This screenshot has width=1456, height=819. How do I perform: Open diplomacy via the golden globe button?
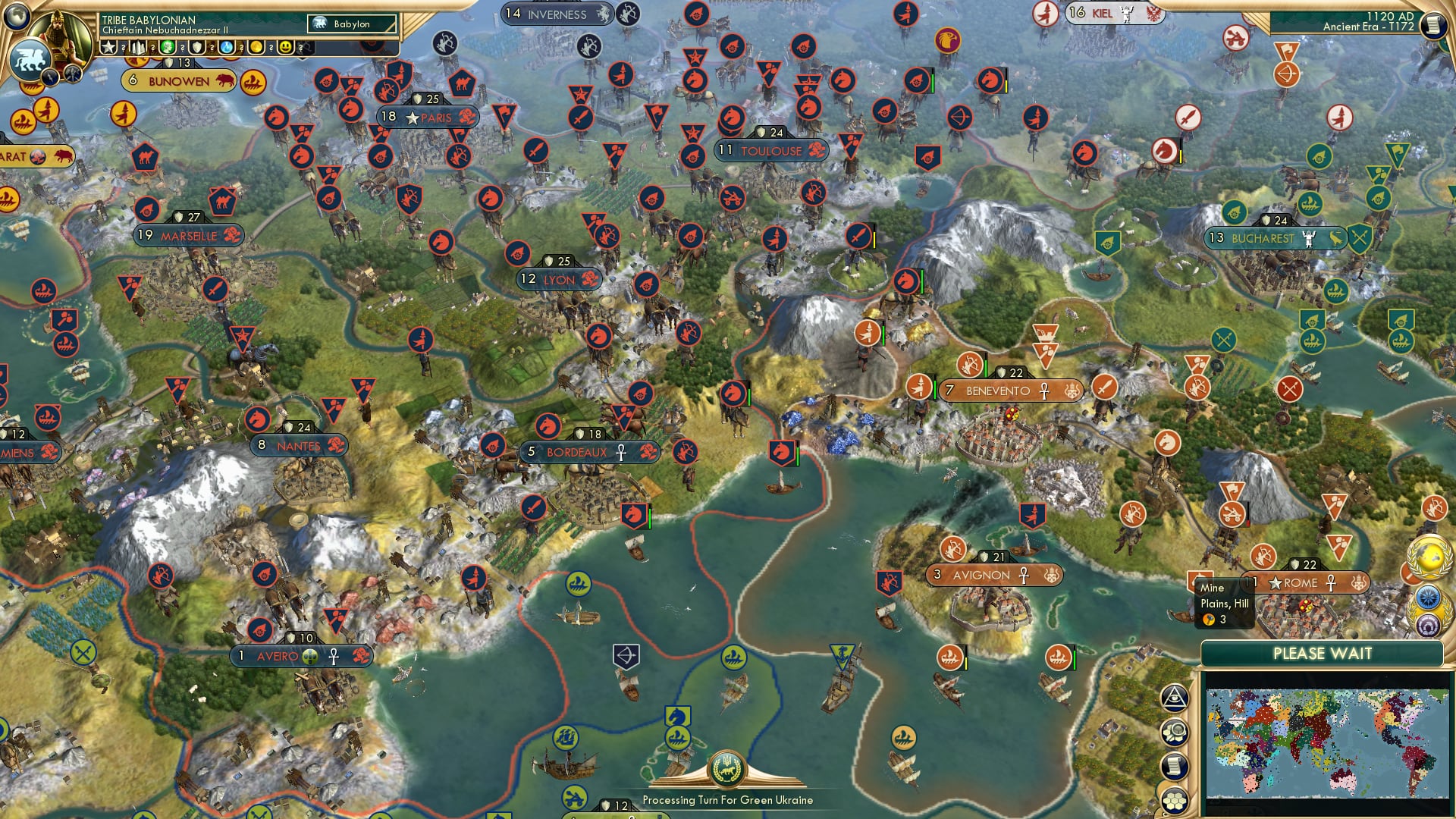[1429, 559]
